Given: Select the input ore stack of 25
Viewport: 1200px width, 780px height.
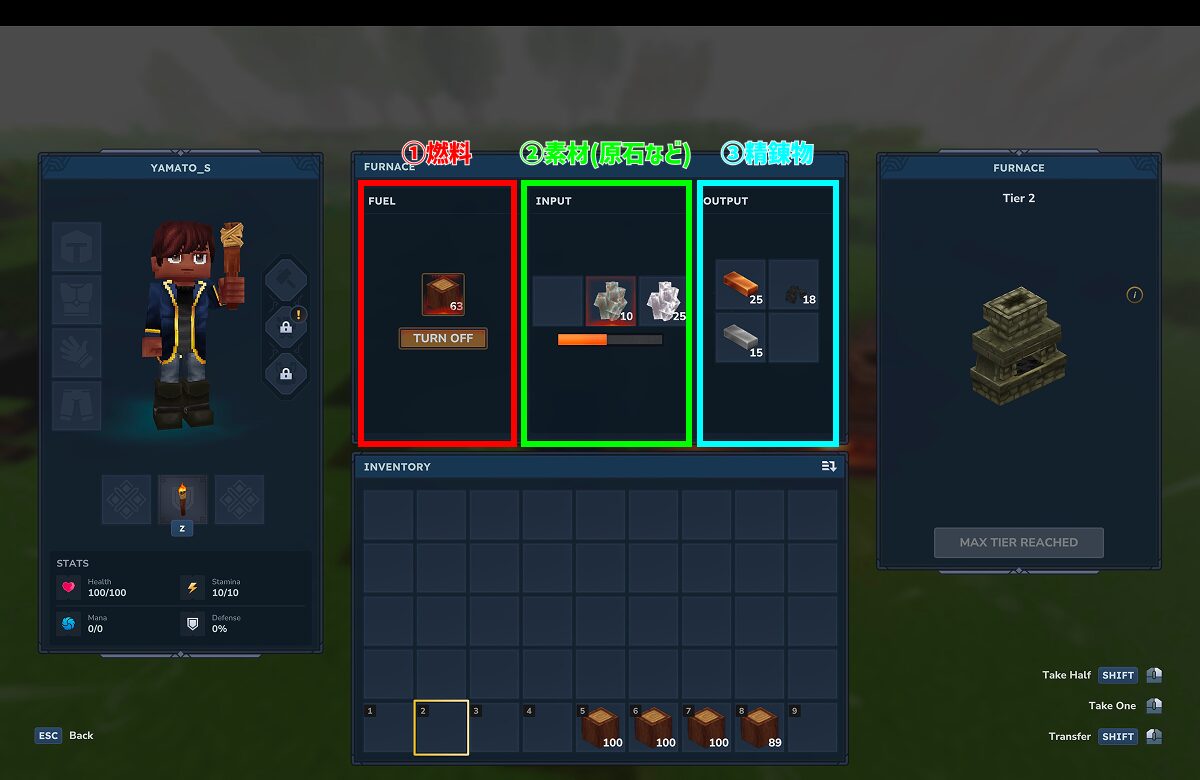Looking at the screenshot, I should (663, 301).
